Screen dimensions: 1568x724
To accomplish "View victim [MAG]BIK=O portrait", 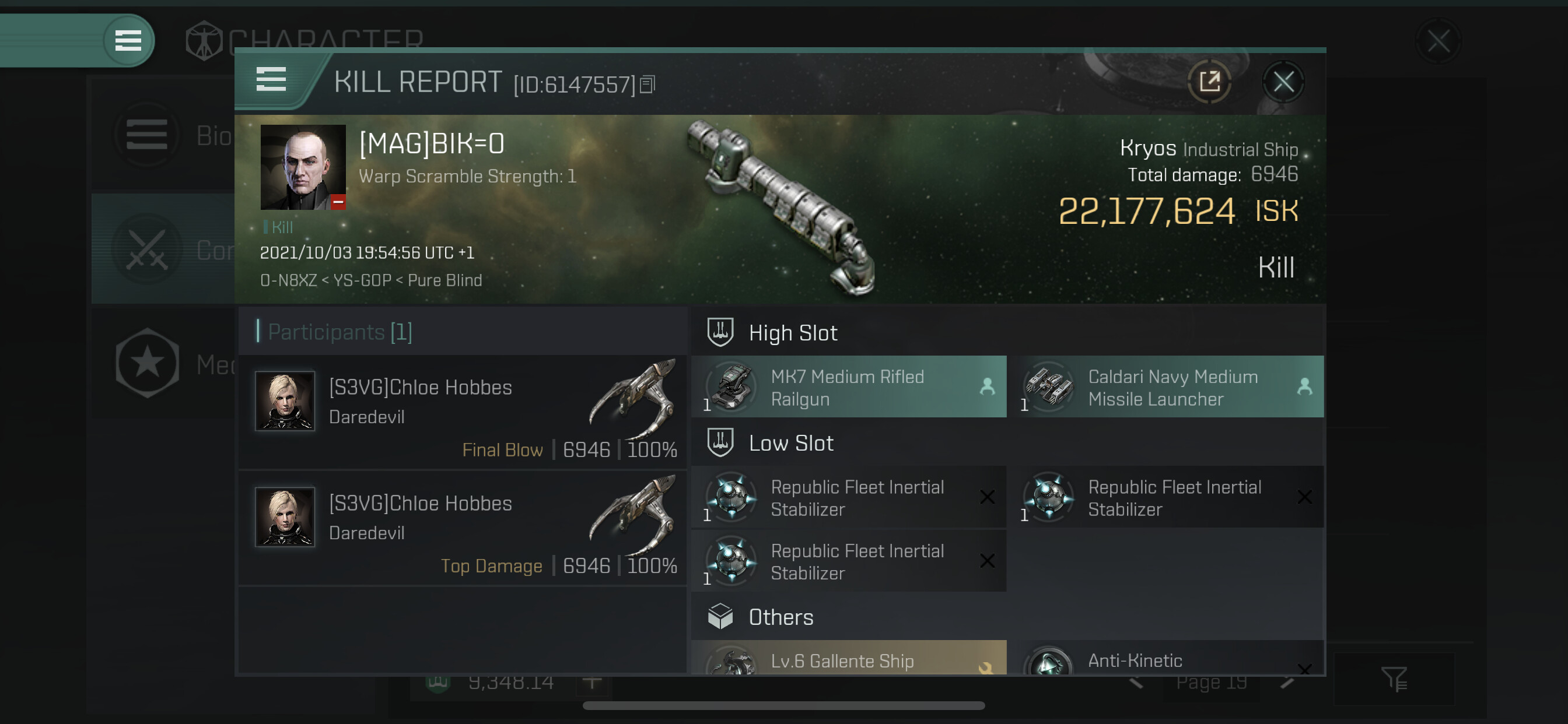I will [303, 167].
